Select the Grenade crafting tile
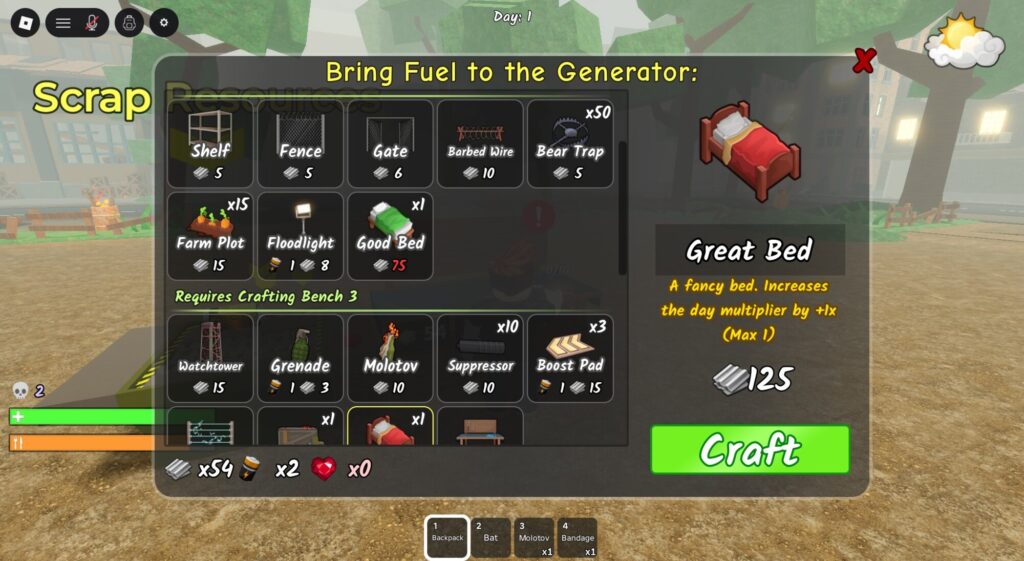The width and height of the screenshot is (1024, 561). click(x=300, y=358)
